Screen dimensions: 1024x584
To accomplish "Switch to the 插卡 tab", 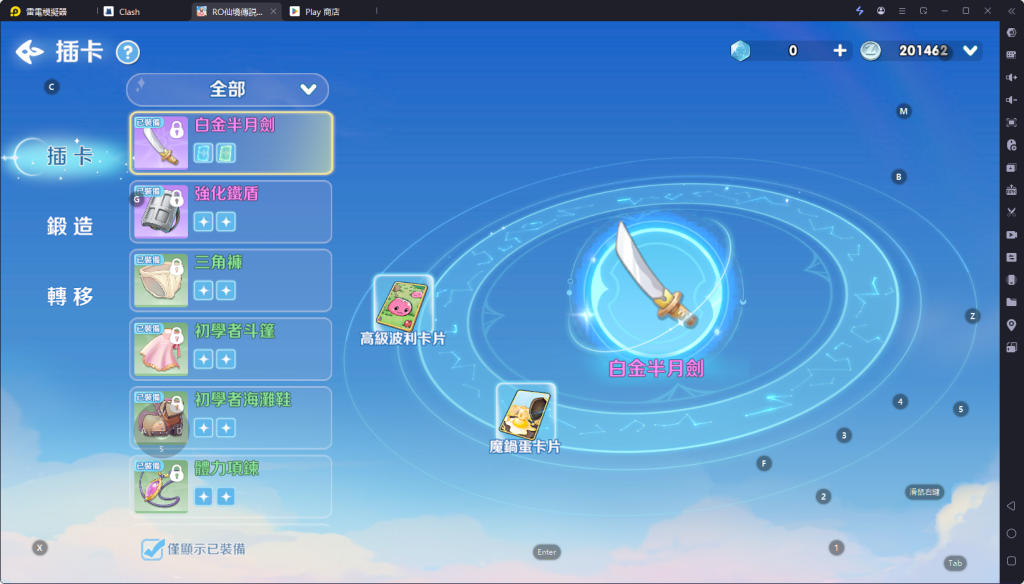I will coord(70,156).
